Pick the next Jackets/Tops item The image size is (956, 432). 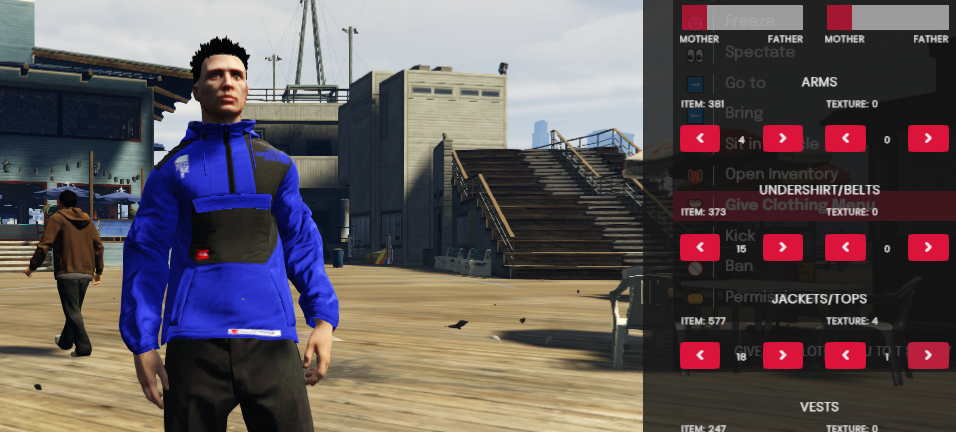click(782, 355)
